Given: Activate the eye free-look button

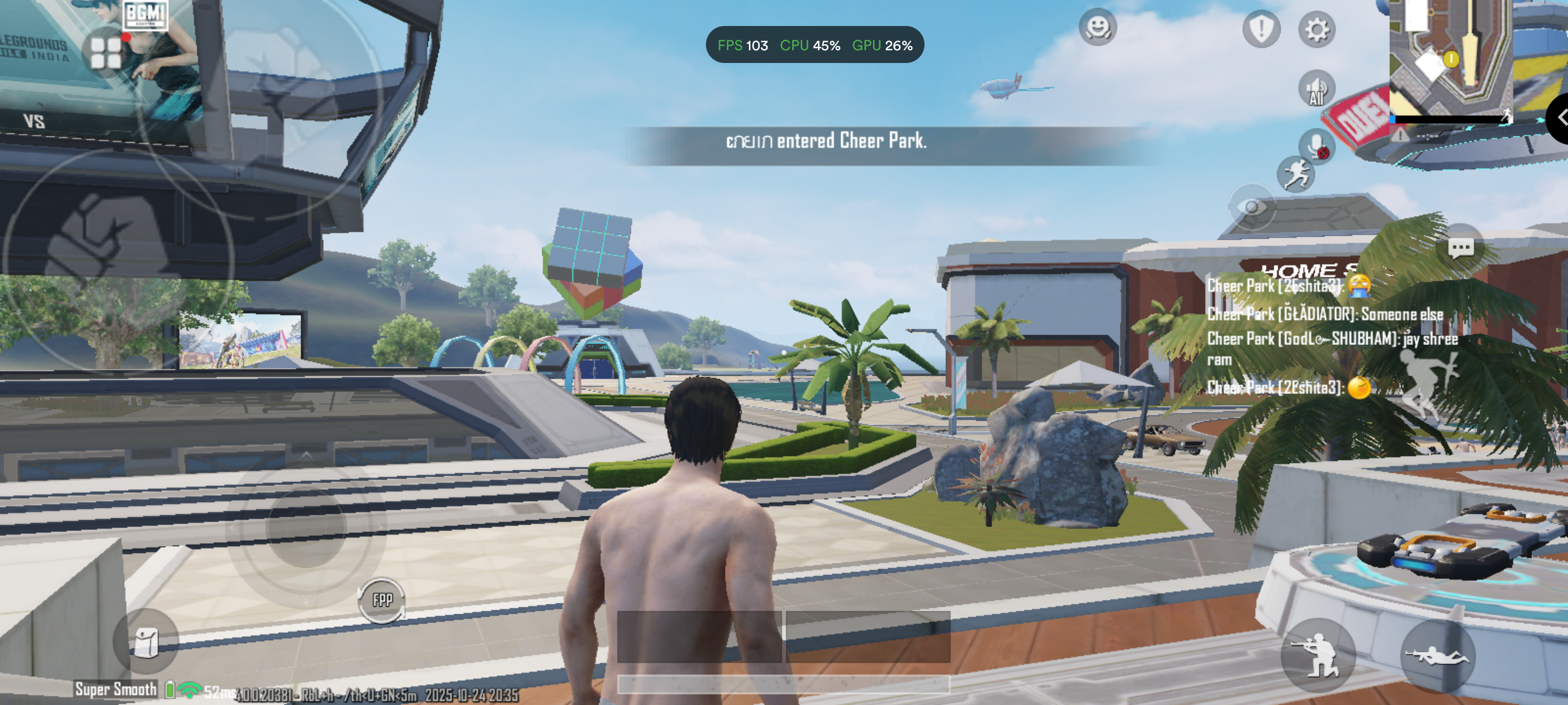Looking at the screenshot, I should pyautogui.click(x=1252, y=207).
